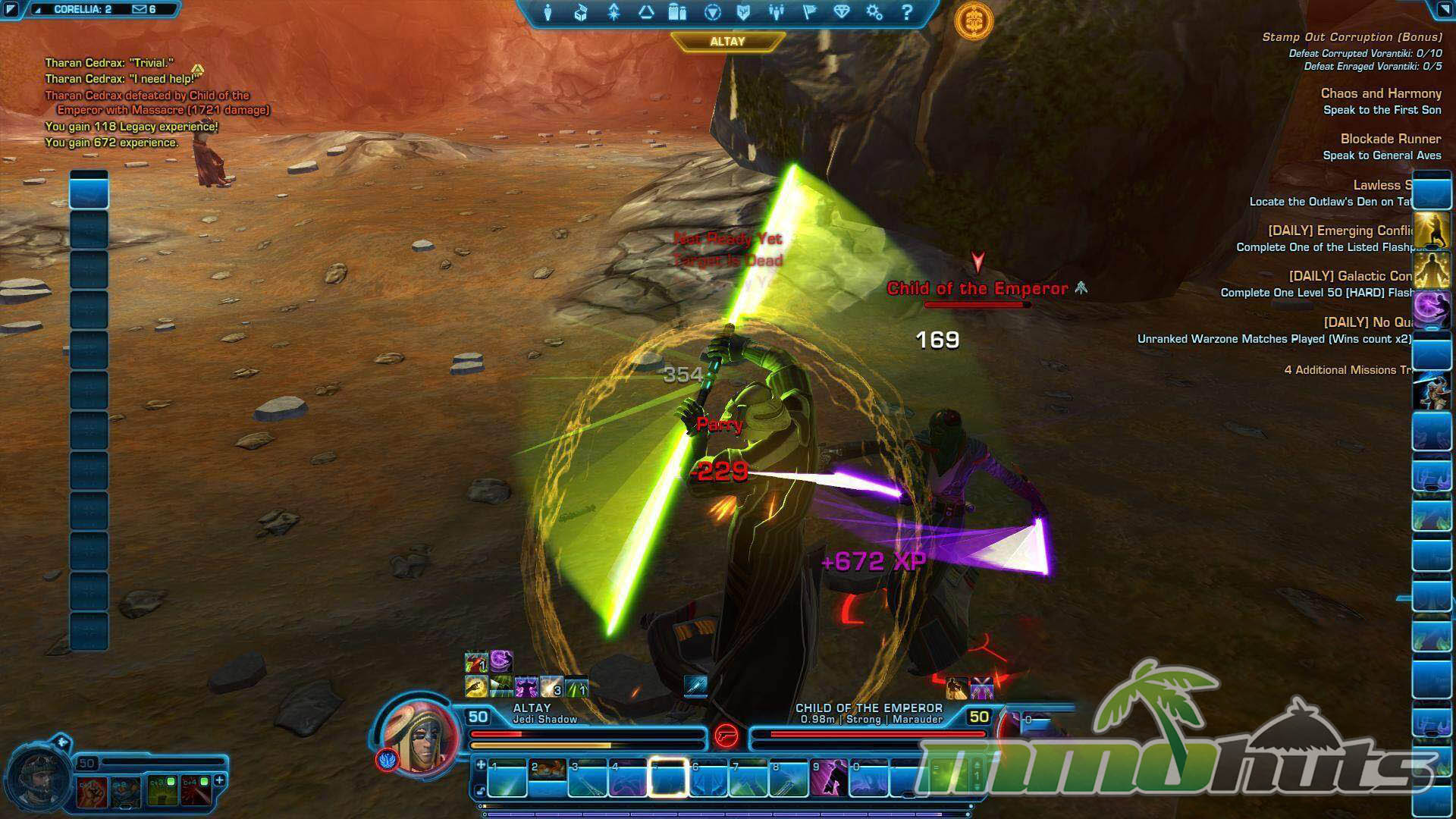Use the ability in hotbar slot 2
The height and width of the screenshot is (819, 1456).
click(547, 778)
